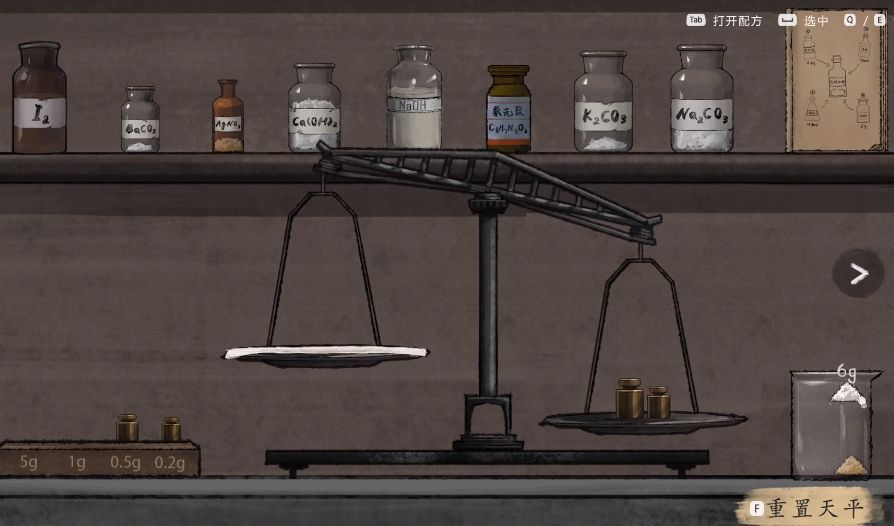Click the right arrow to the next view
The width and height of the screenshot is (894, 526).
858,274
